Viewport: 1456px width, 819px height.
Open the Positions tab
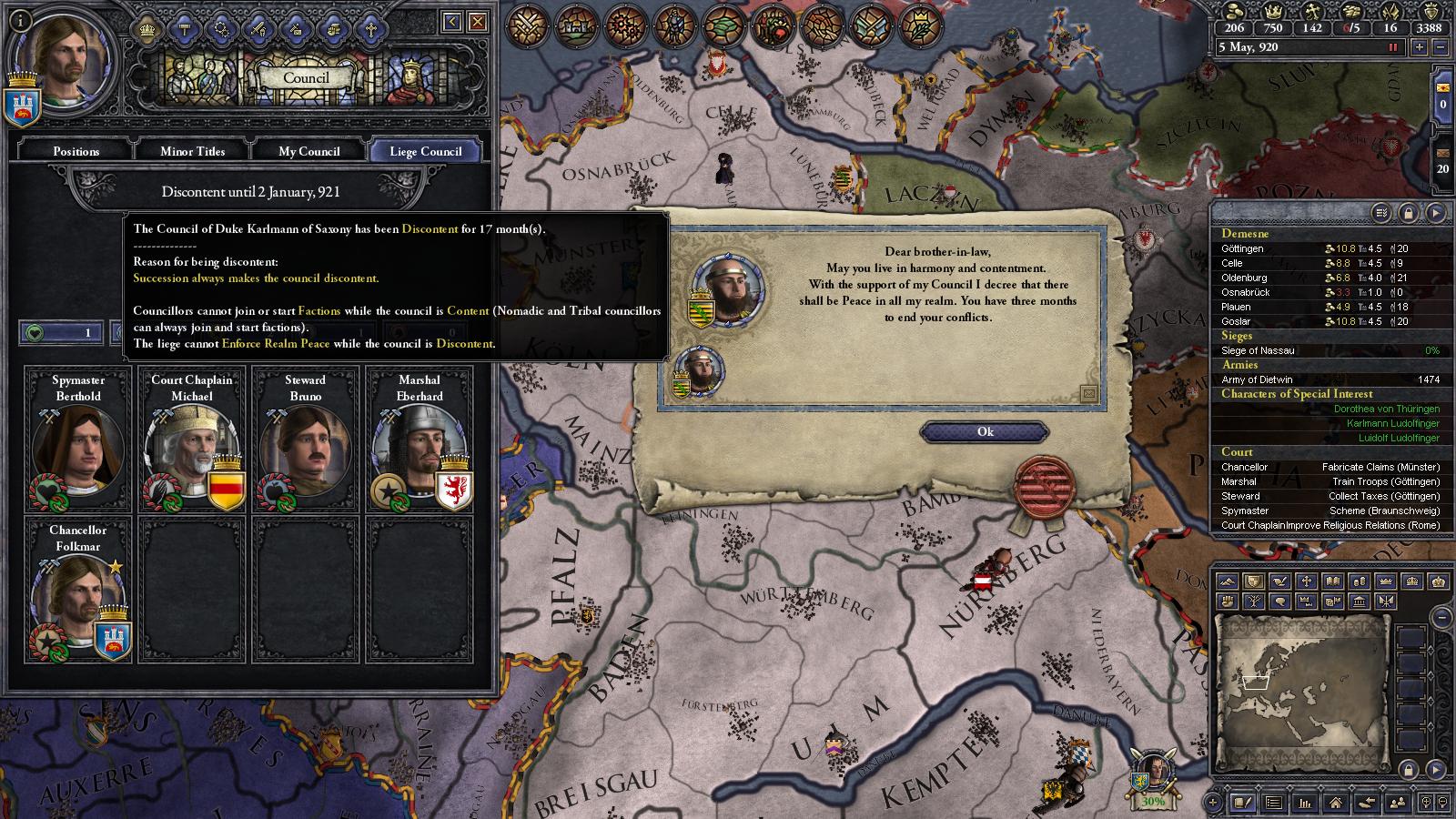point(74,151)
